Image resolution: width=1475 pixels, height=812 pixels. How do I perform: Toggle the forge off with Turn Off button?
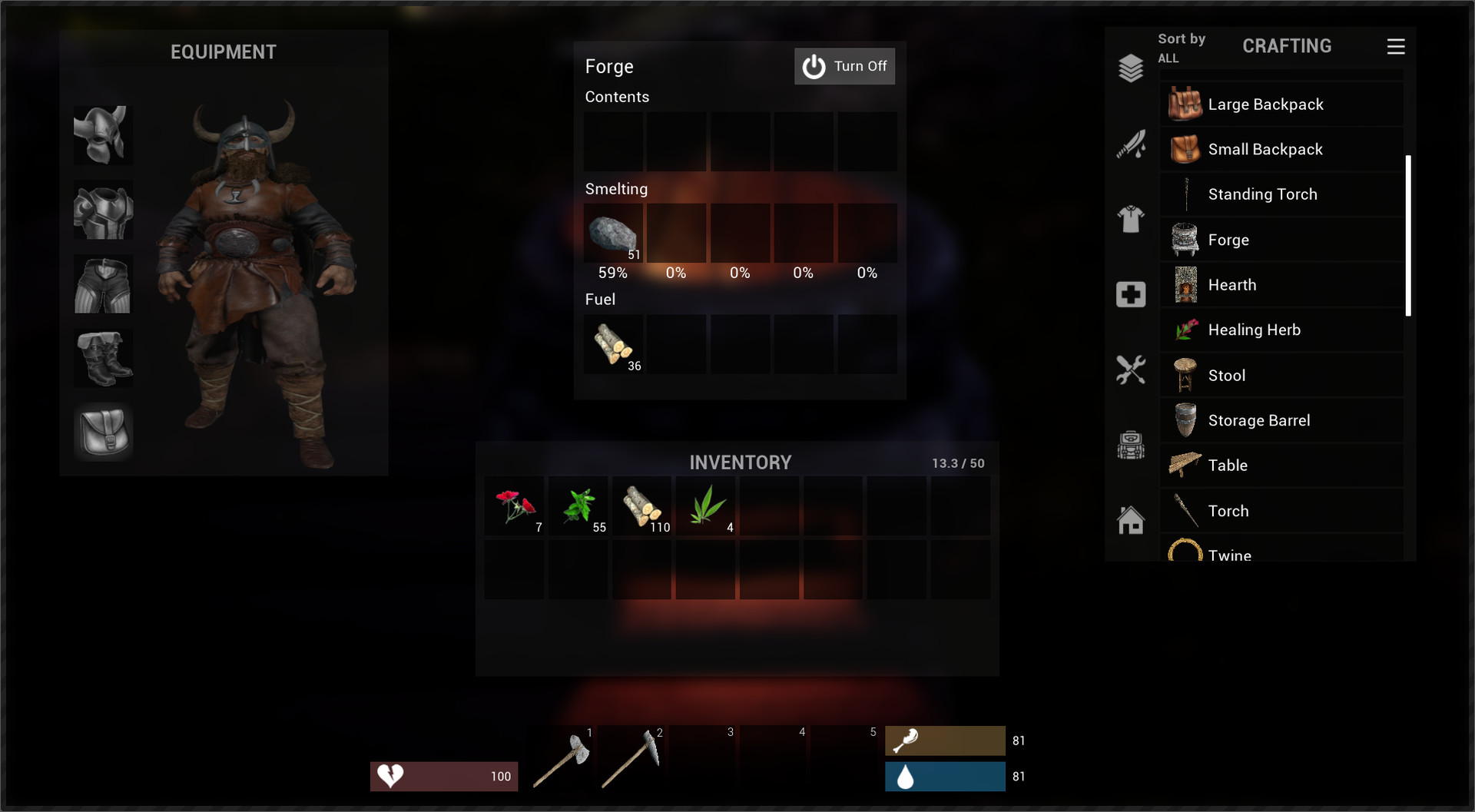pyautogui.click(x=845, y=66)
